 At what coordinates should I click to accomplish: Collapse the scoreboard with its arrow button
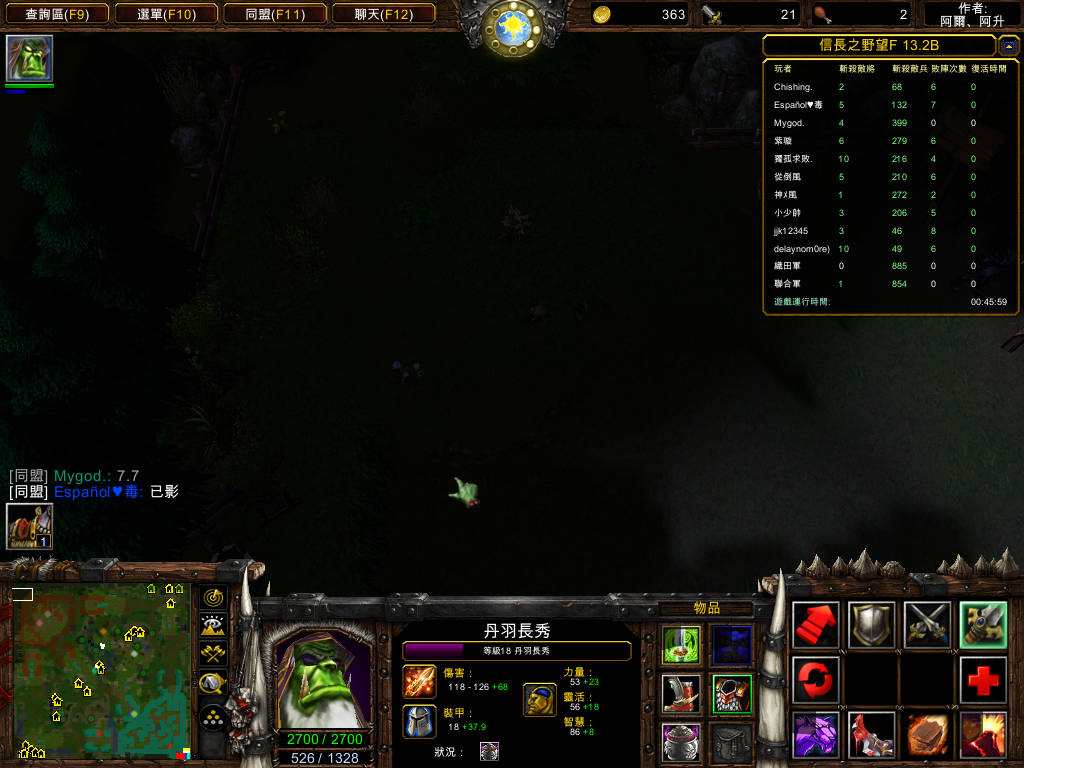[1009, 46]
